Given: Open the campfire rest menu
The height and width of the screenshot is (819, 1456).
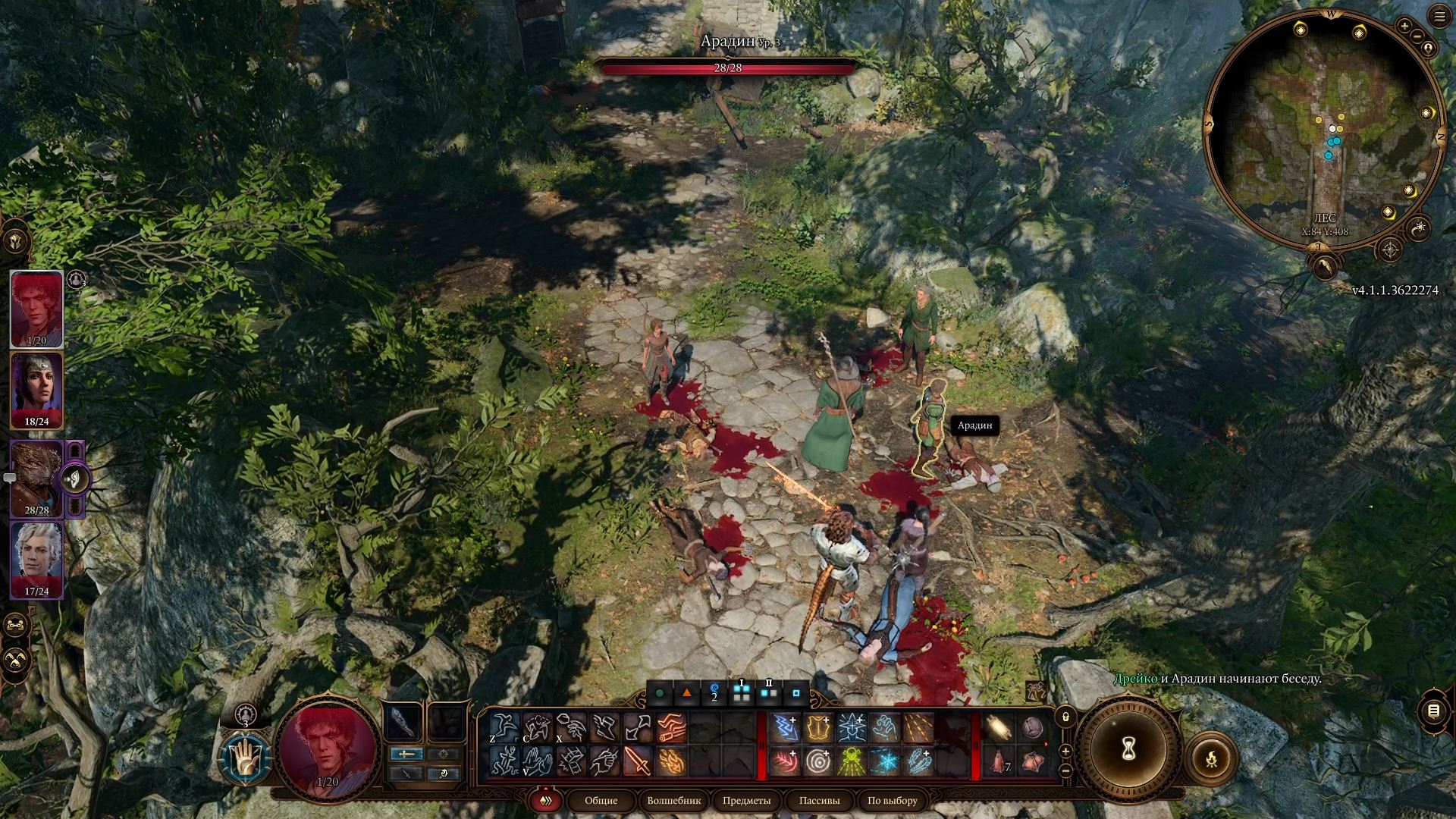Looking at the screenshot, I should coord(1211,758).
